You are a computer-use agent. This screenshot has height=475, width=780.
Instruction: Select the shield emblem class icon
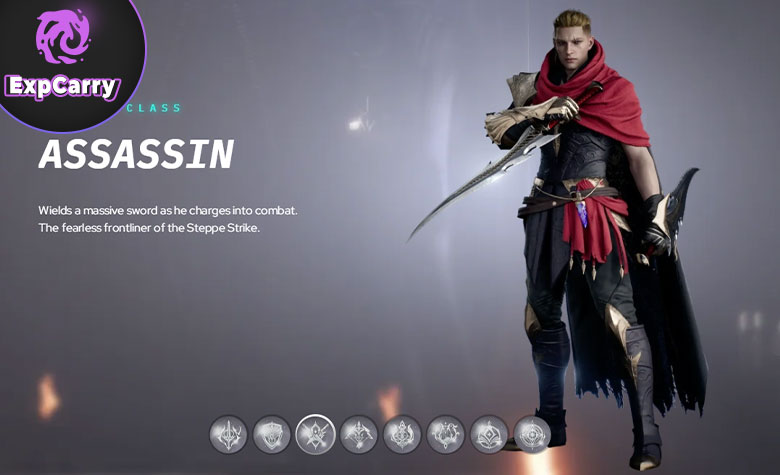(x=271, y=434)
